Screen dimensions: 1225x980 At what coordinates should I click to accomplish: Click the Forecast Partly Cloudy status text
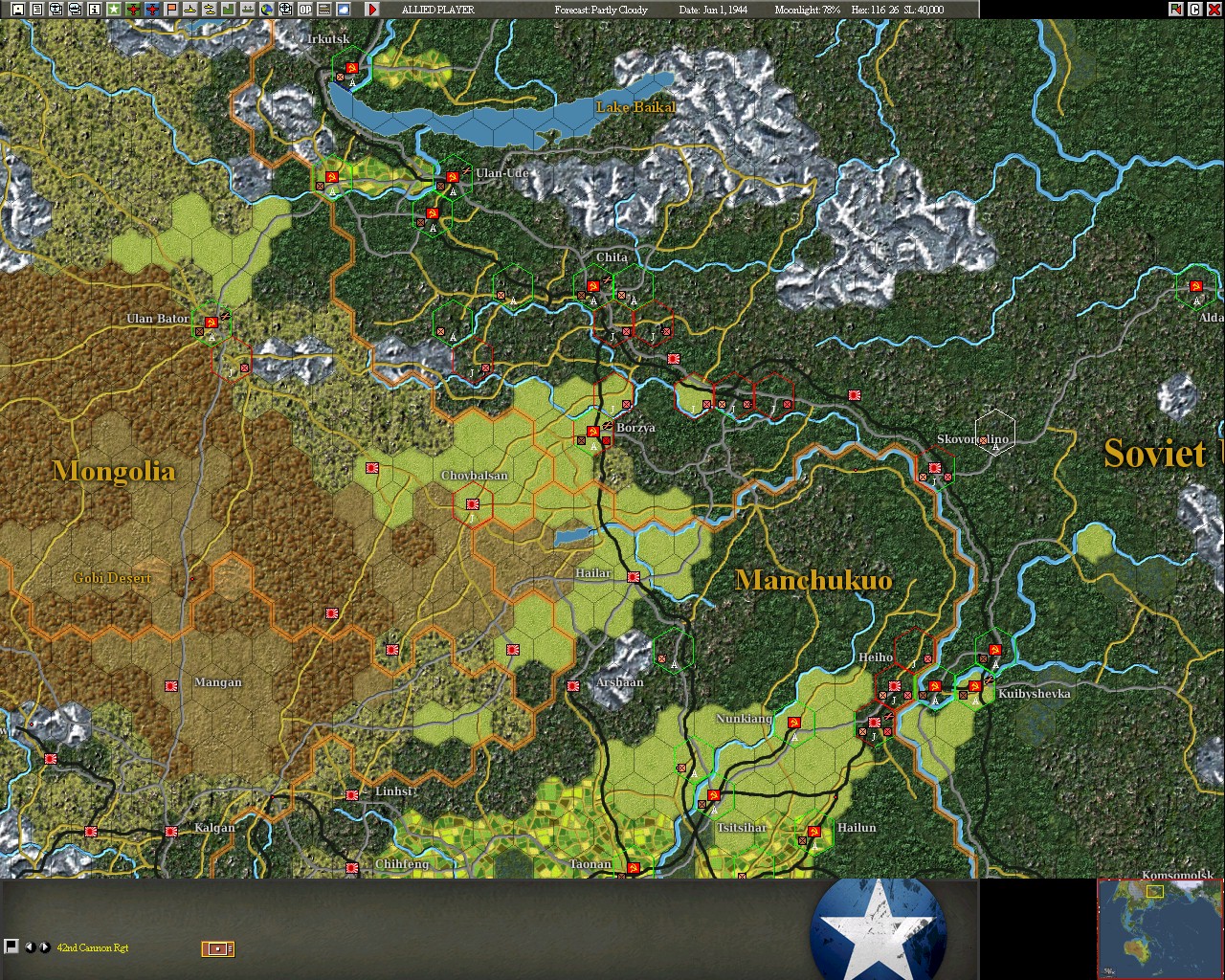point(601,9)
